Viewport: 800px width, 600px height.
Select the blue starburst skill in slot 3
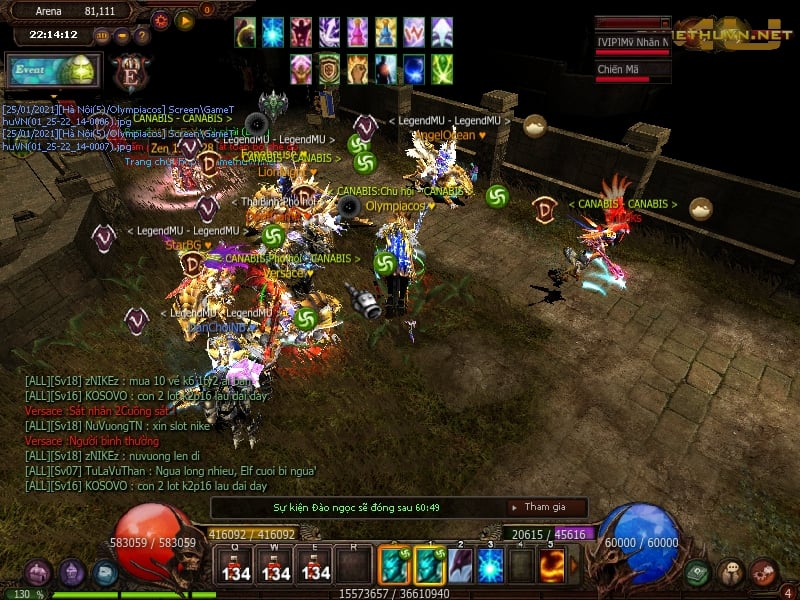point(490,565)
